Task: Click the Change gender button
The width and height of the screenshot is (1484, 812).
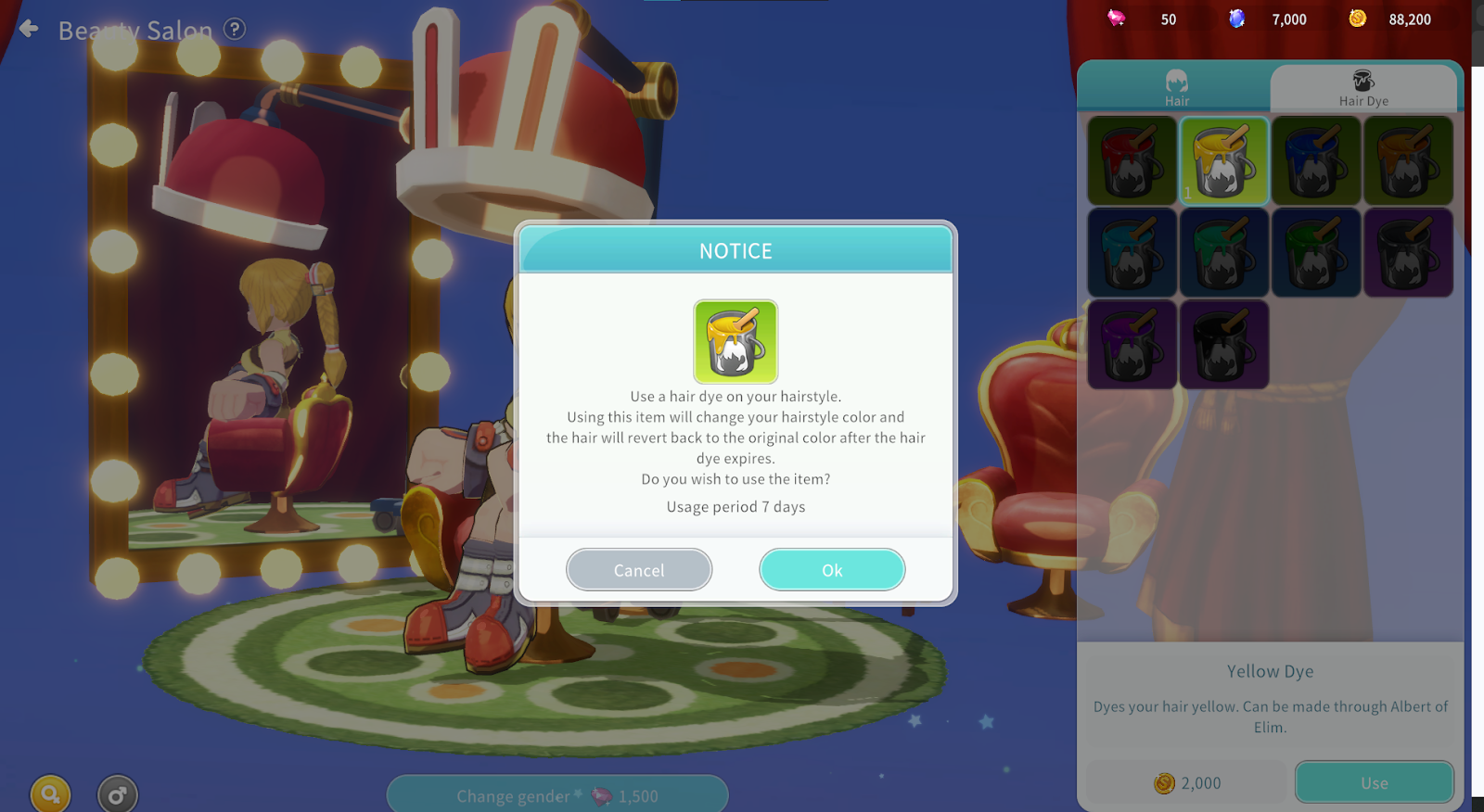Action: click(x=556, y=795)
